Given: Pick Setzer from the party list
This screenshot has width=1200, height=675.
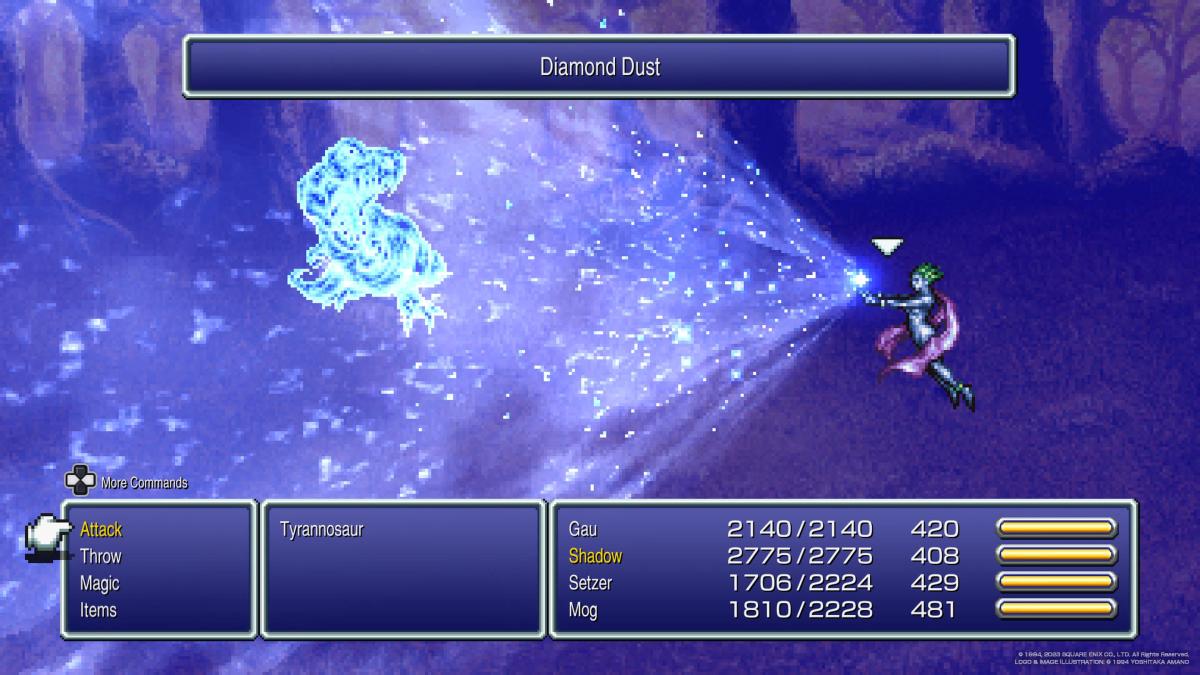Looking at the screenshot, I should [x=591, y=583].
